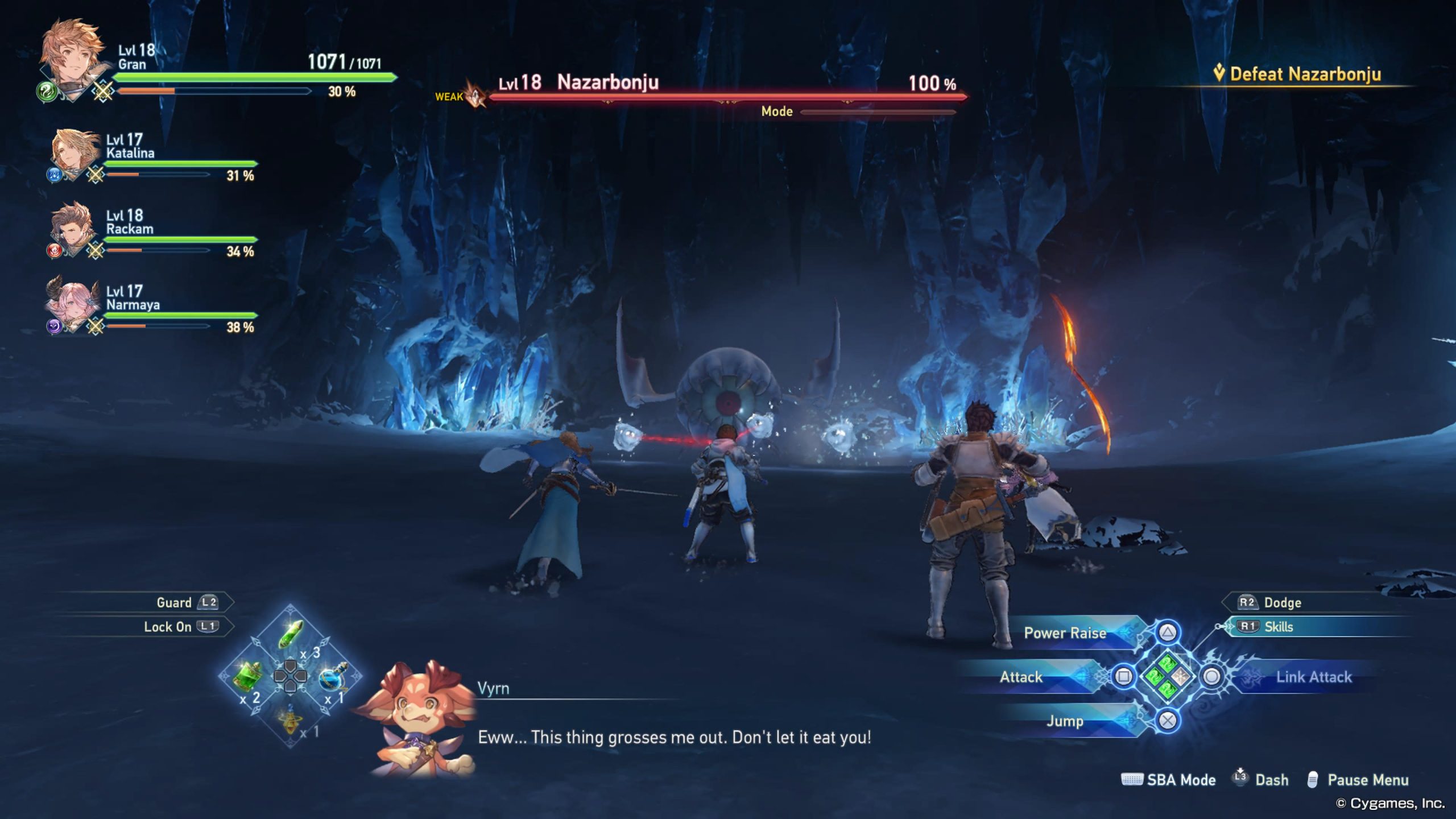Toggle Lock On targeting
1456x819 pixels.
tap(167, 627)
